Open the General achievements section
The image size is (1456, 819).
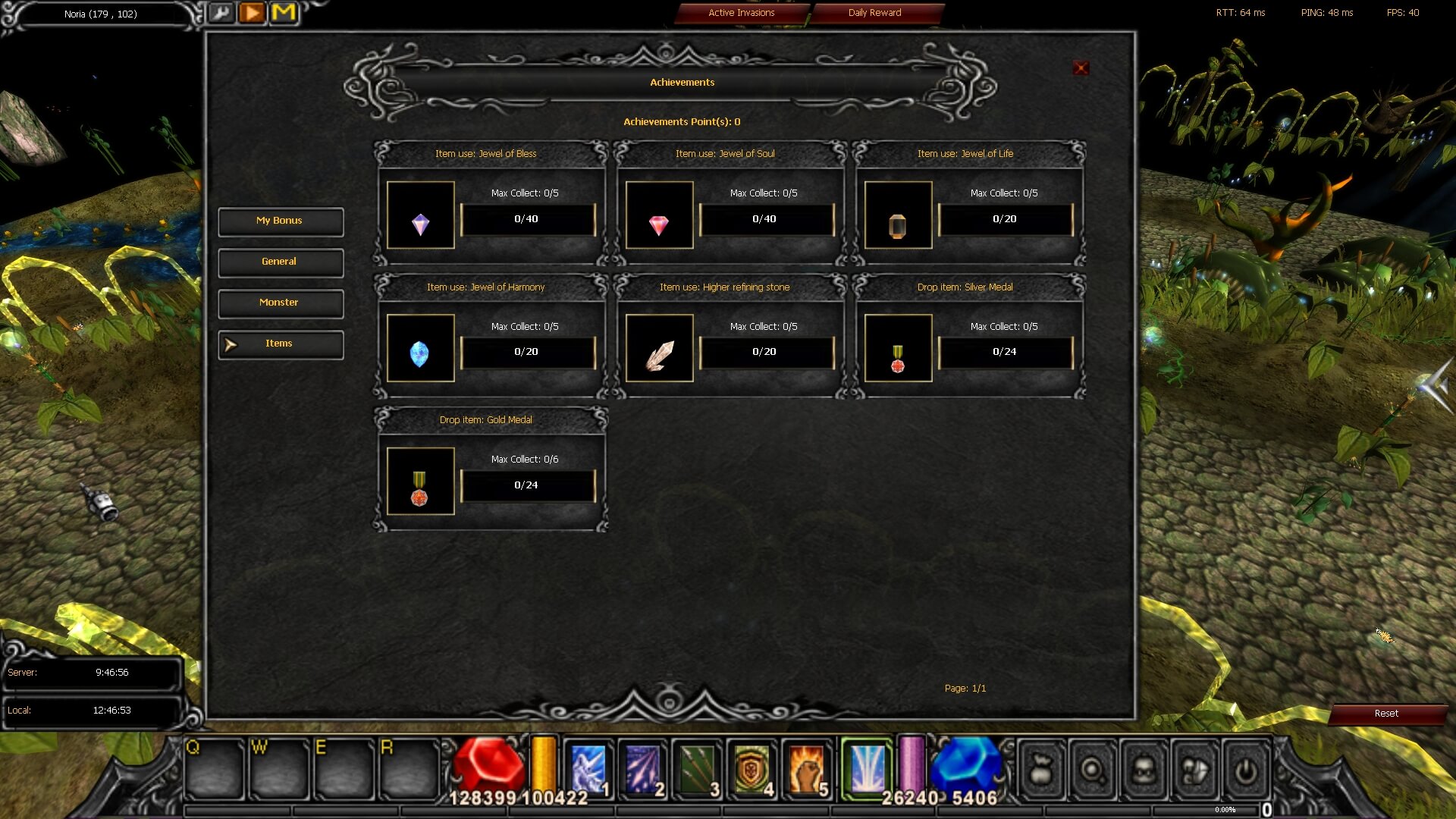280,262
